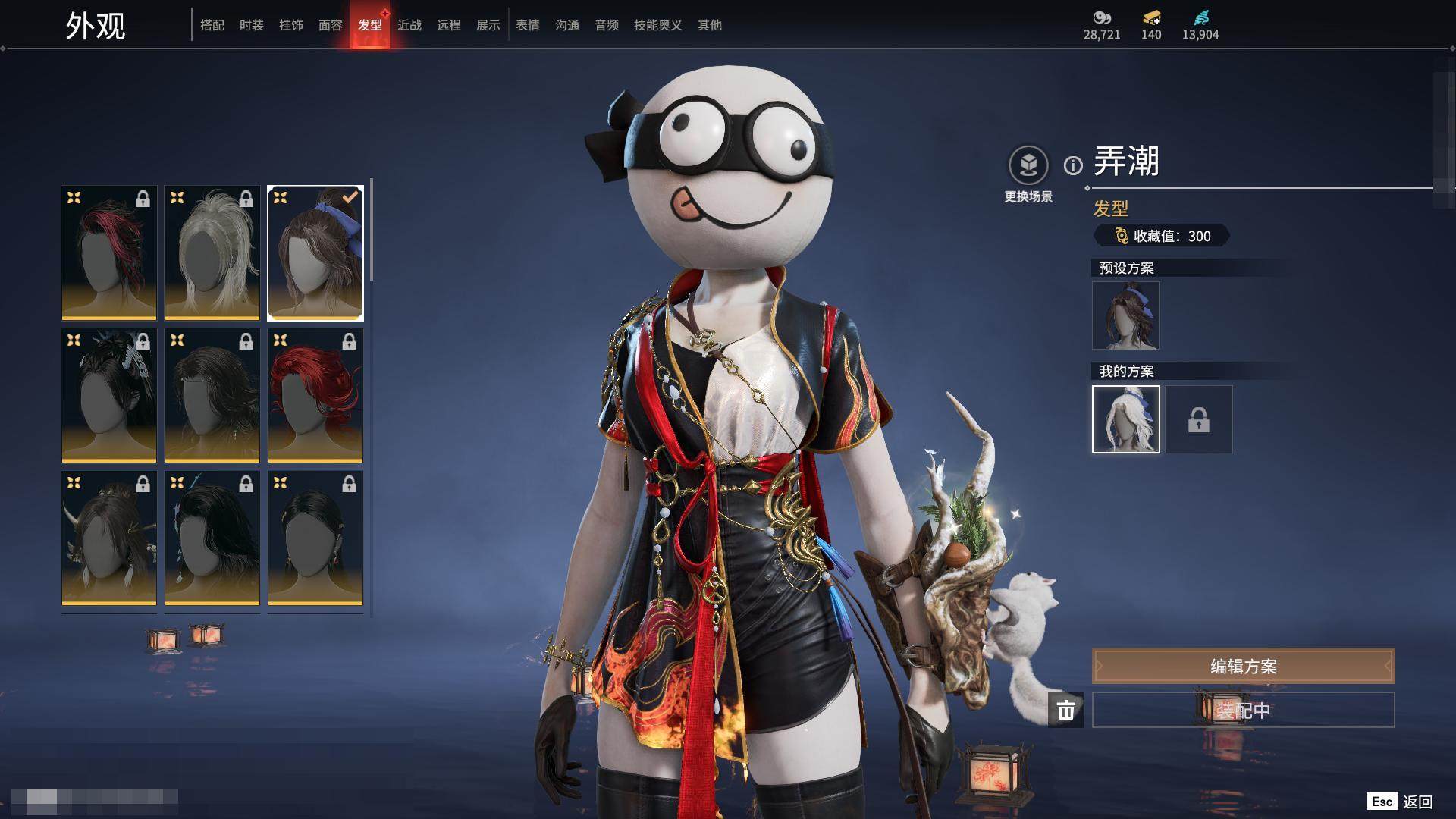Image resolution: width=1456 pixels, height=819 pixels.
Task: Open the 近战 tab
Action: coord(409,25)
